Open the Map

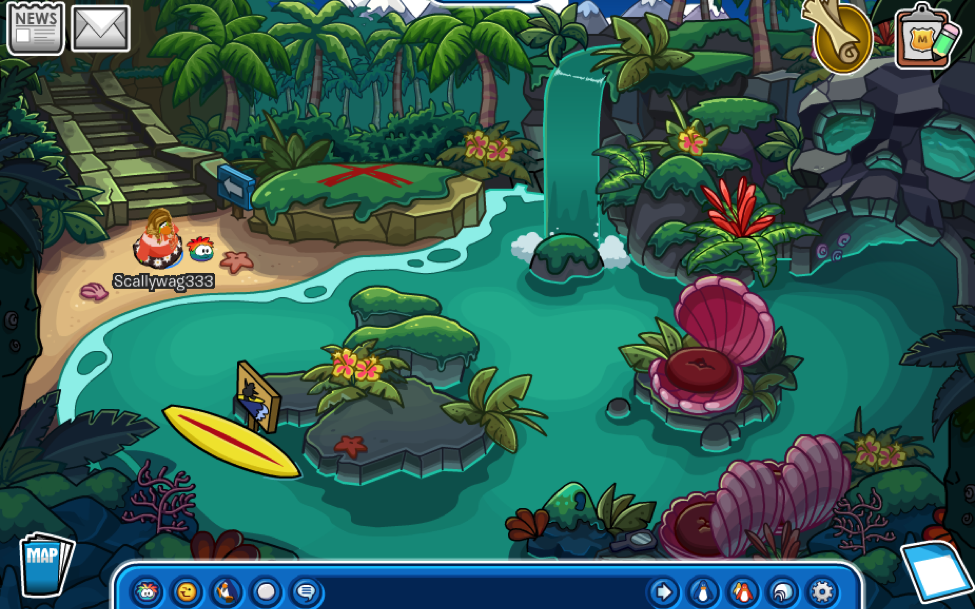(45, 564)
